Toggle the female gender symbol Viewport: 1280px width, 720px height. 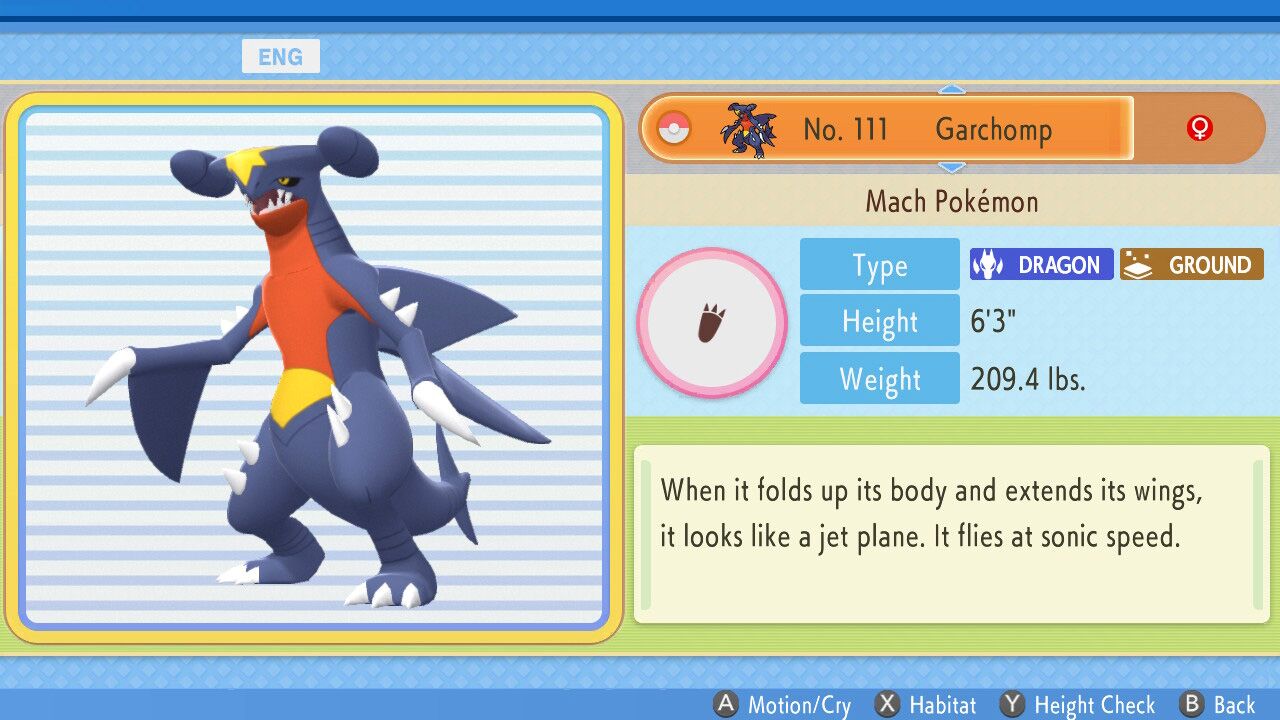[x=1199, y=128]
